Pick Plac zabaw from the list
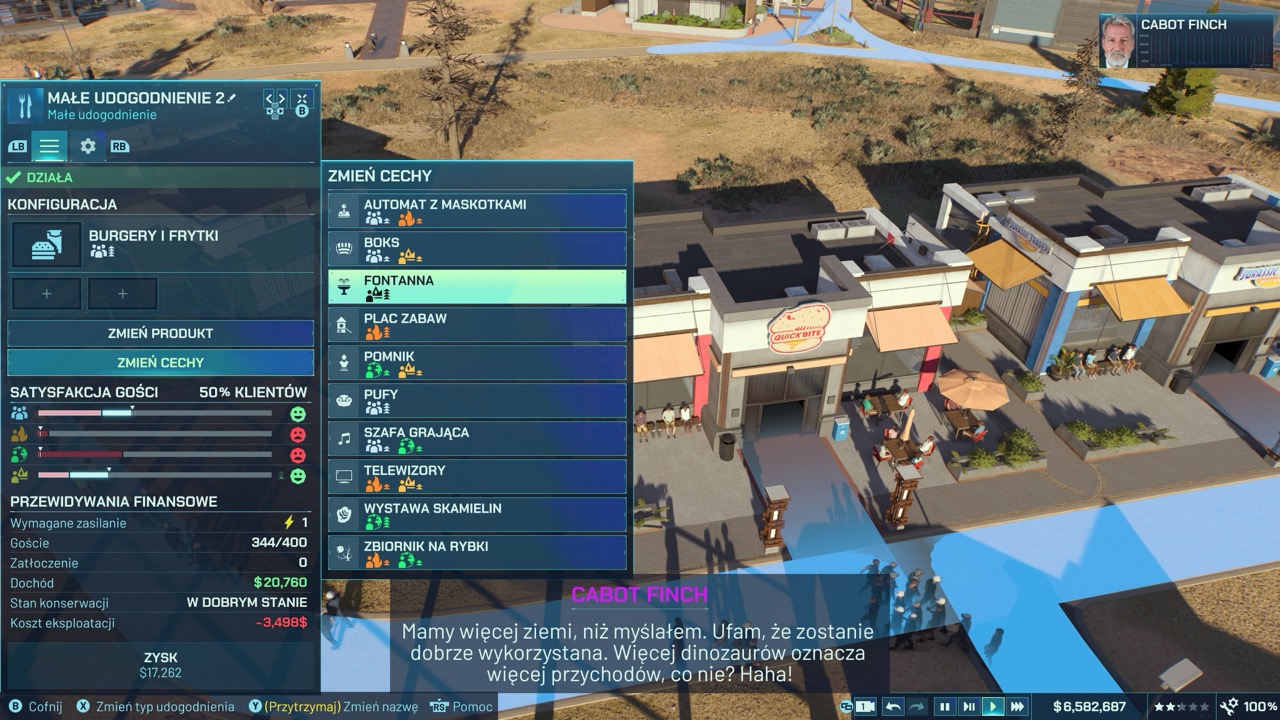The height and width of the screenshot is (720, 1280). click(x=477, y=324)
